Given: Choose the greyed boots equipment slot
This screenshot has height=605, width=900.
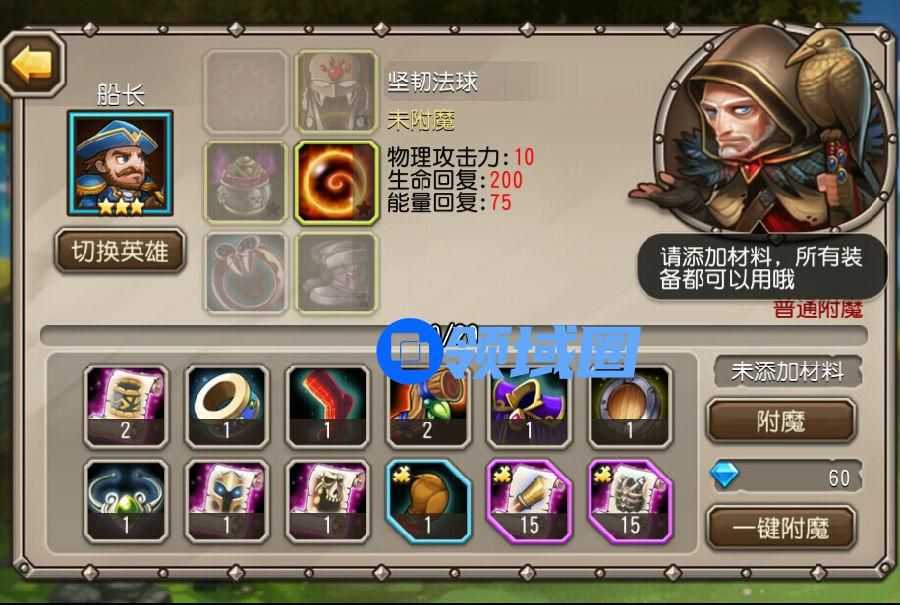Looking at the screenshot, I should [335, 271].
